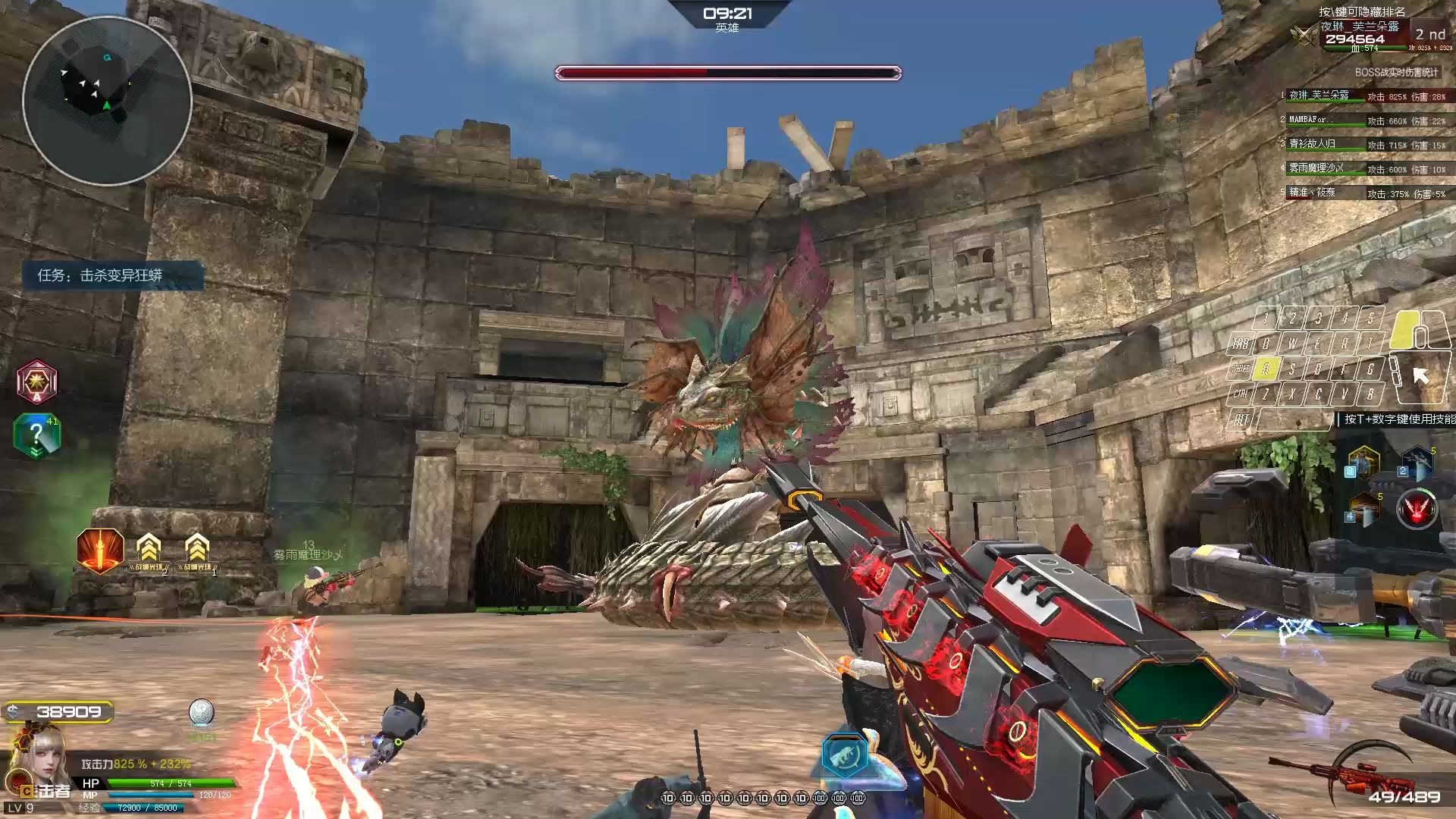Screen dimensions: 1456x819
Task: Click the gold chevron buff marked 2
Action: click(x=149, y=551)
